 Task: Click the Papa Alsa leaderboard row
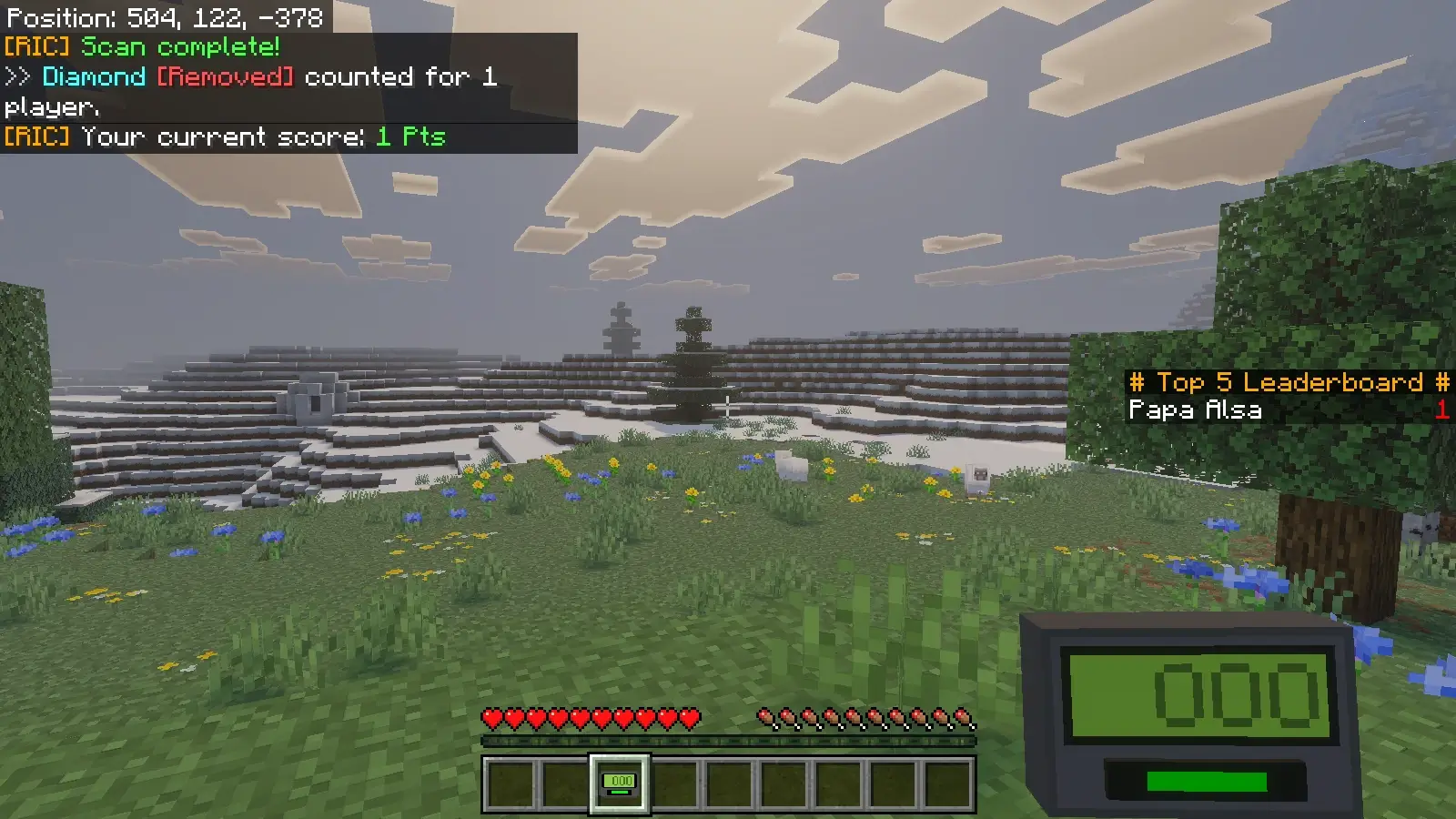(1287, 410)
